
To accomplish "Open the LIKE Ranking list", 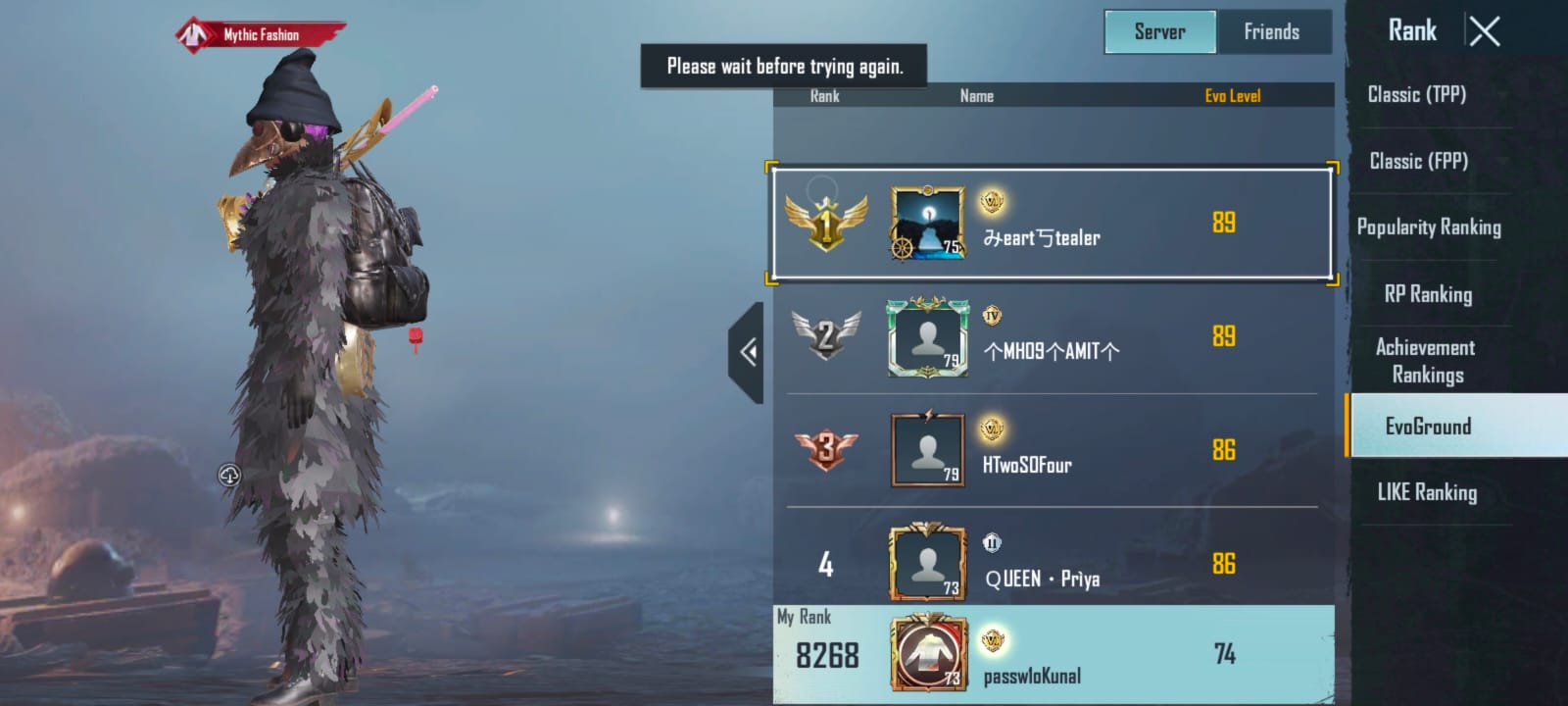I will [1427, 492].
